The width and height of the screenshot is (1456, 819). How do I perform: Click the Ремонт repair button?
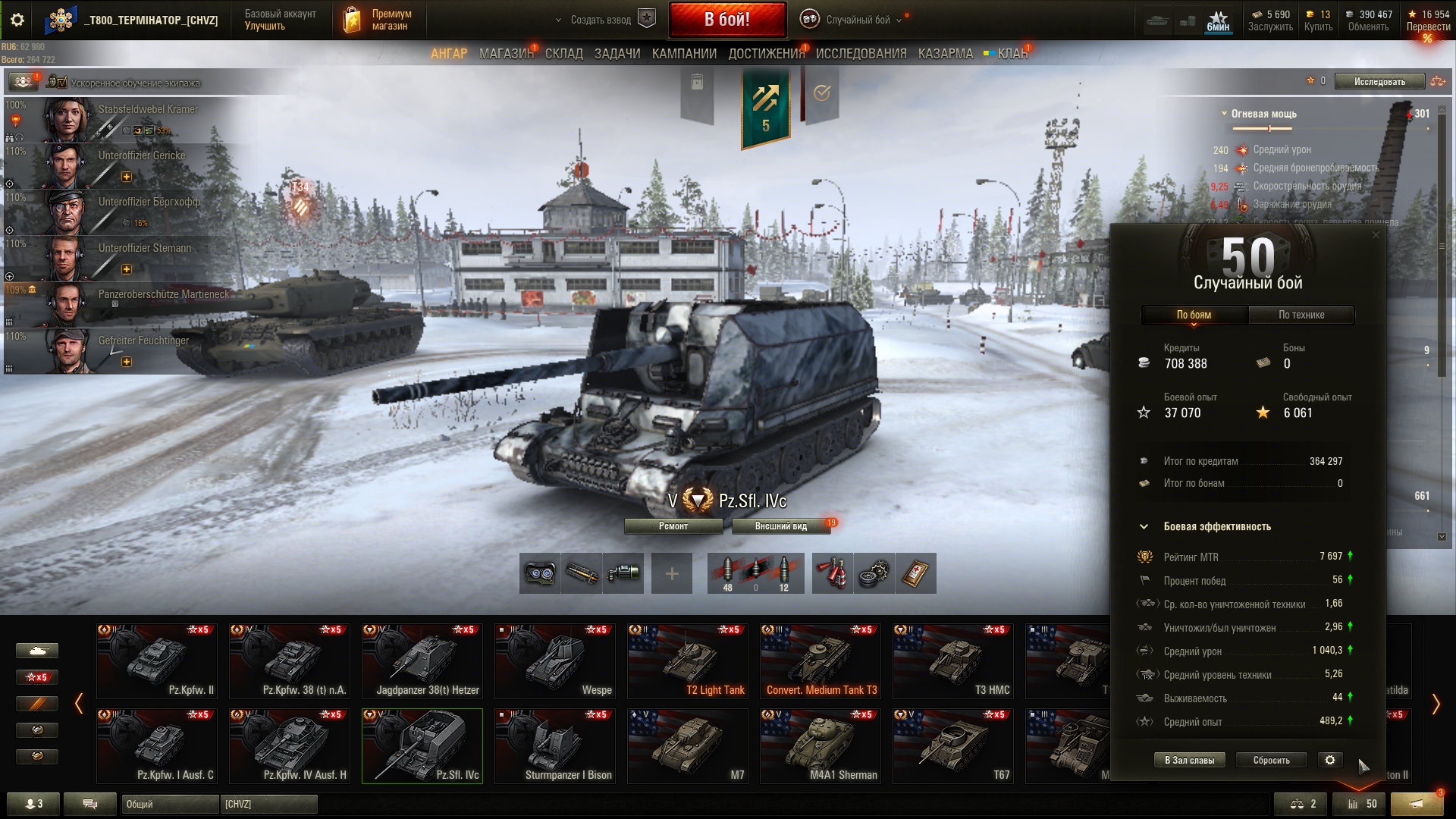pos(673,526)
